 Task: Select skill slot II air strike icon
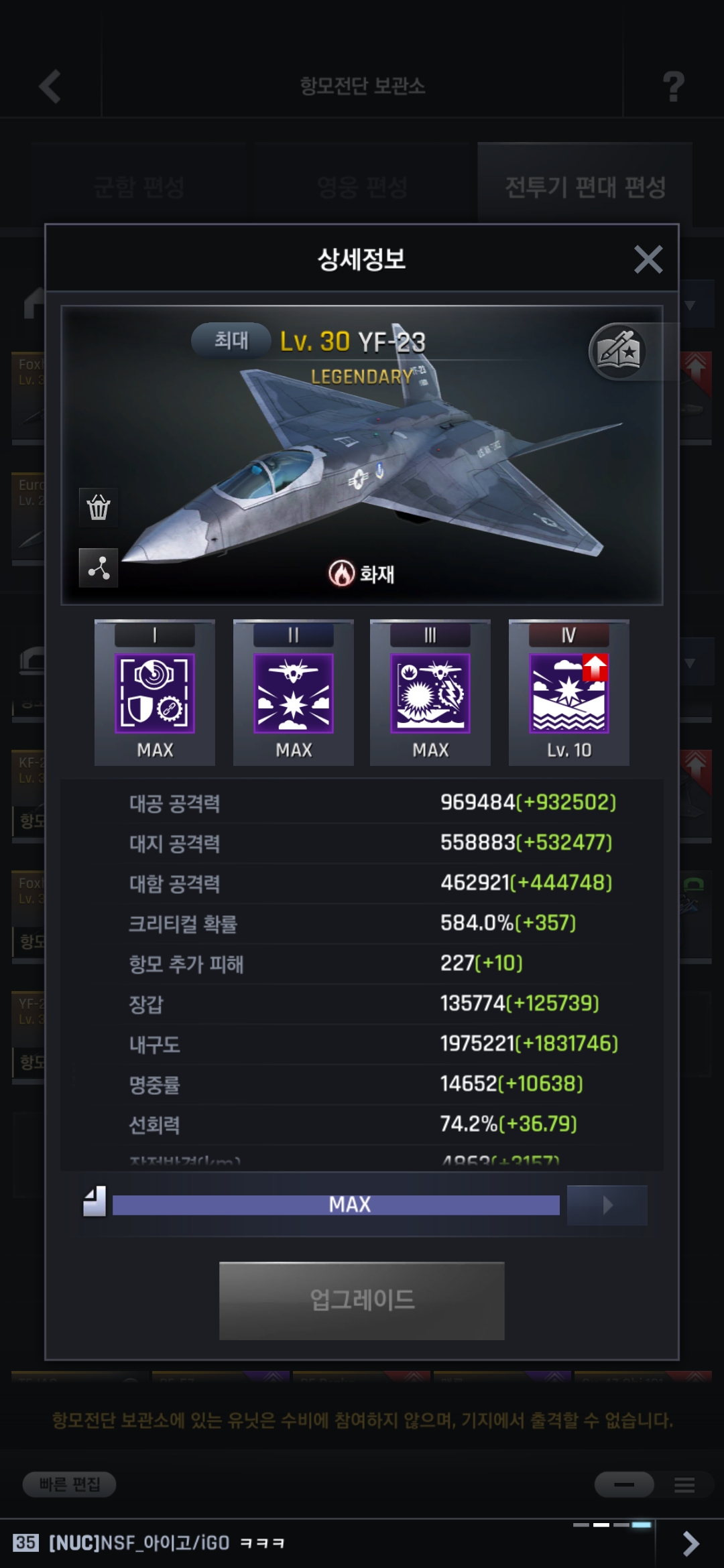coord(294,693)
